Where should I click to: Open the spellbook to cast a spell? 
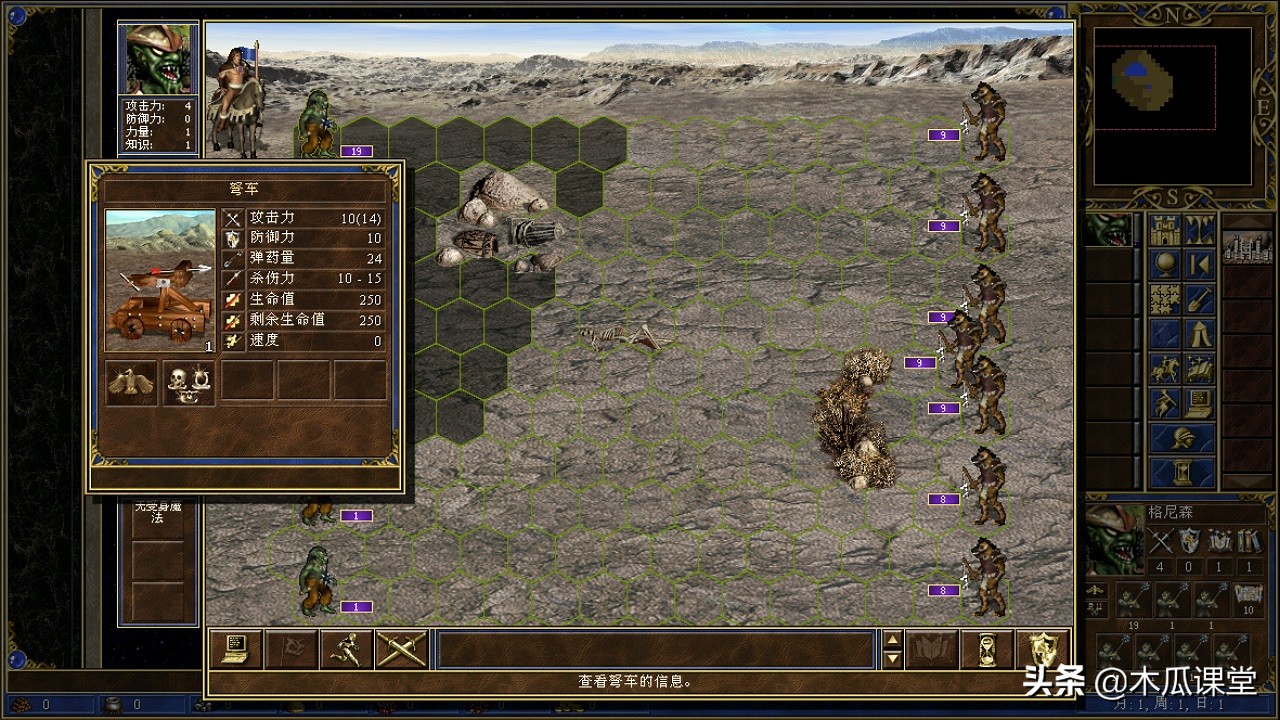931,650
